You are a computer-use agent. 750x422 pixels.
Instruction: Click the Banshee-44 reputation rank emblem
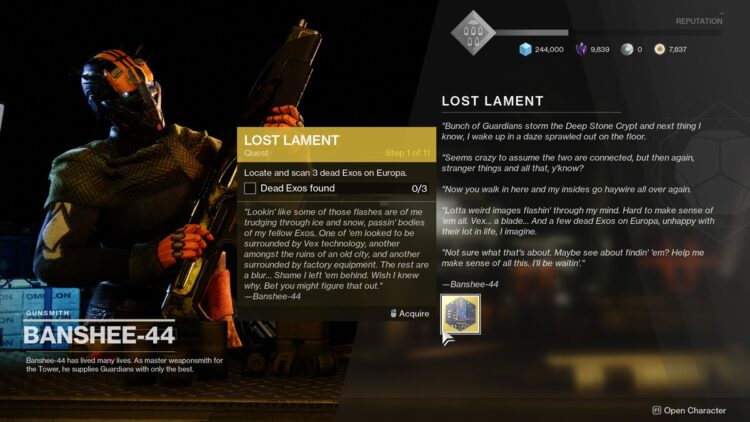click(x=473, y=33)
